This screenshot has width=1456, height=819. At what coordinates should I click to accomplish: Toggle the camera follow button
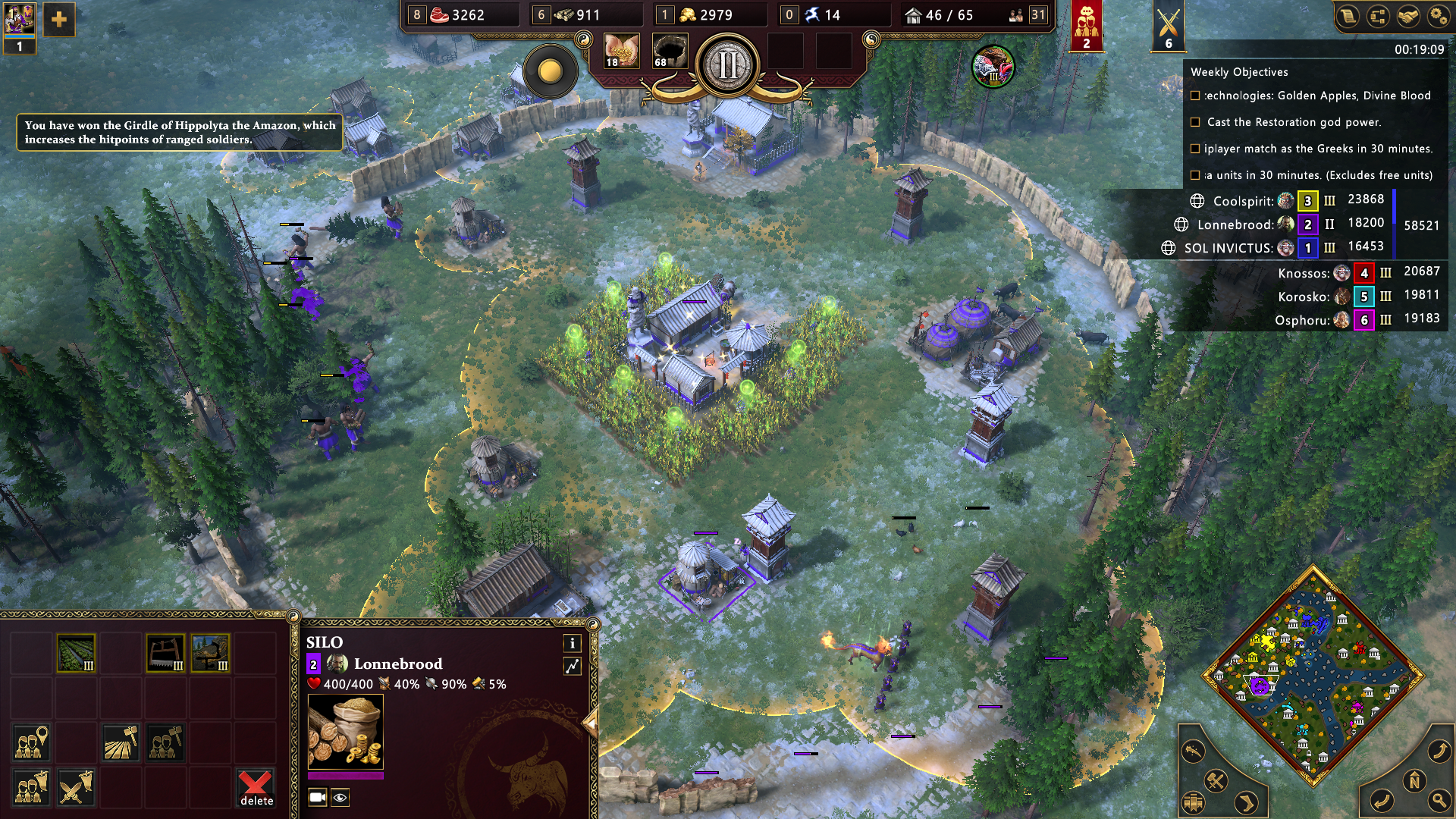pyautogui.click(x=317, y=797)
